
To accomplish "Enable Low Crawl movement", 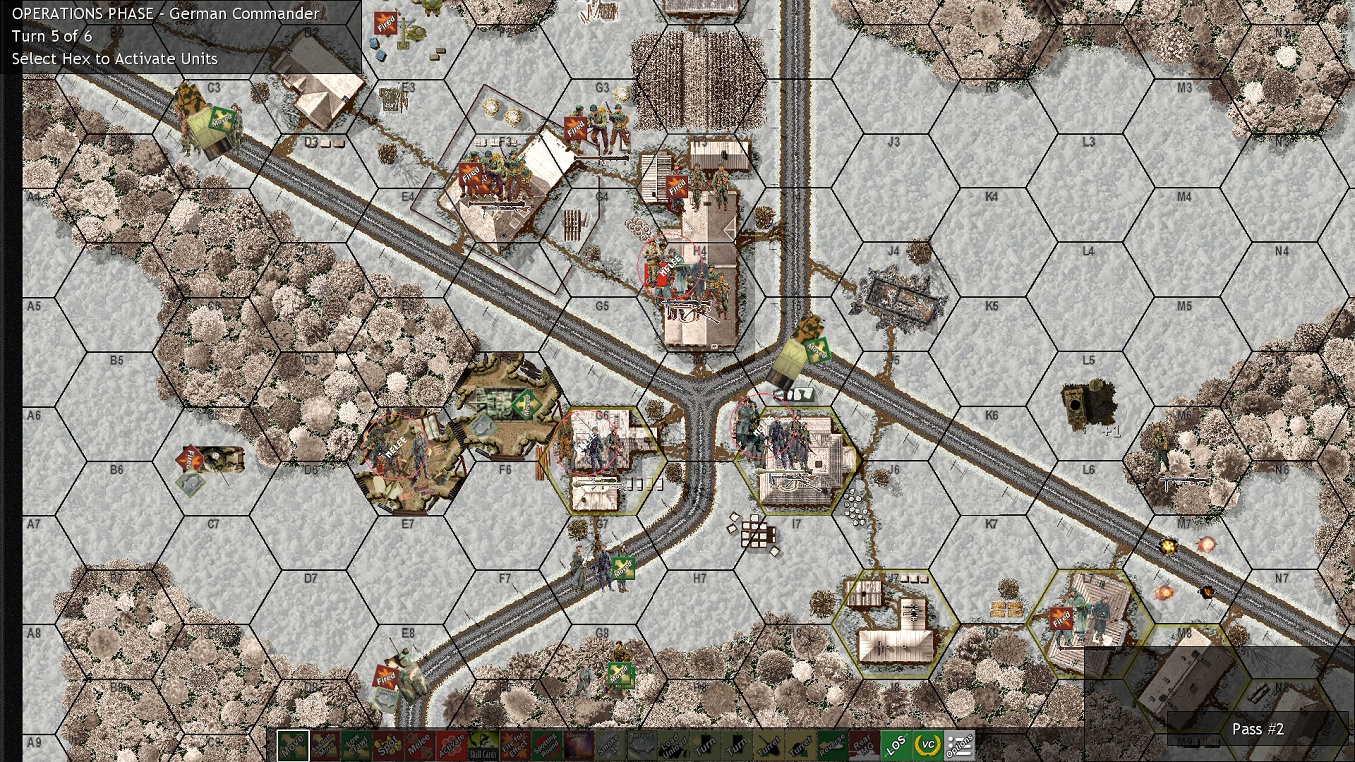I will 356,743.
